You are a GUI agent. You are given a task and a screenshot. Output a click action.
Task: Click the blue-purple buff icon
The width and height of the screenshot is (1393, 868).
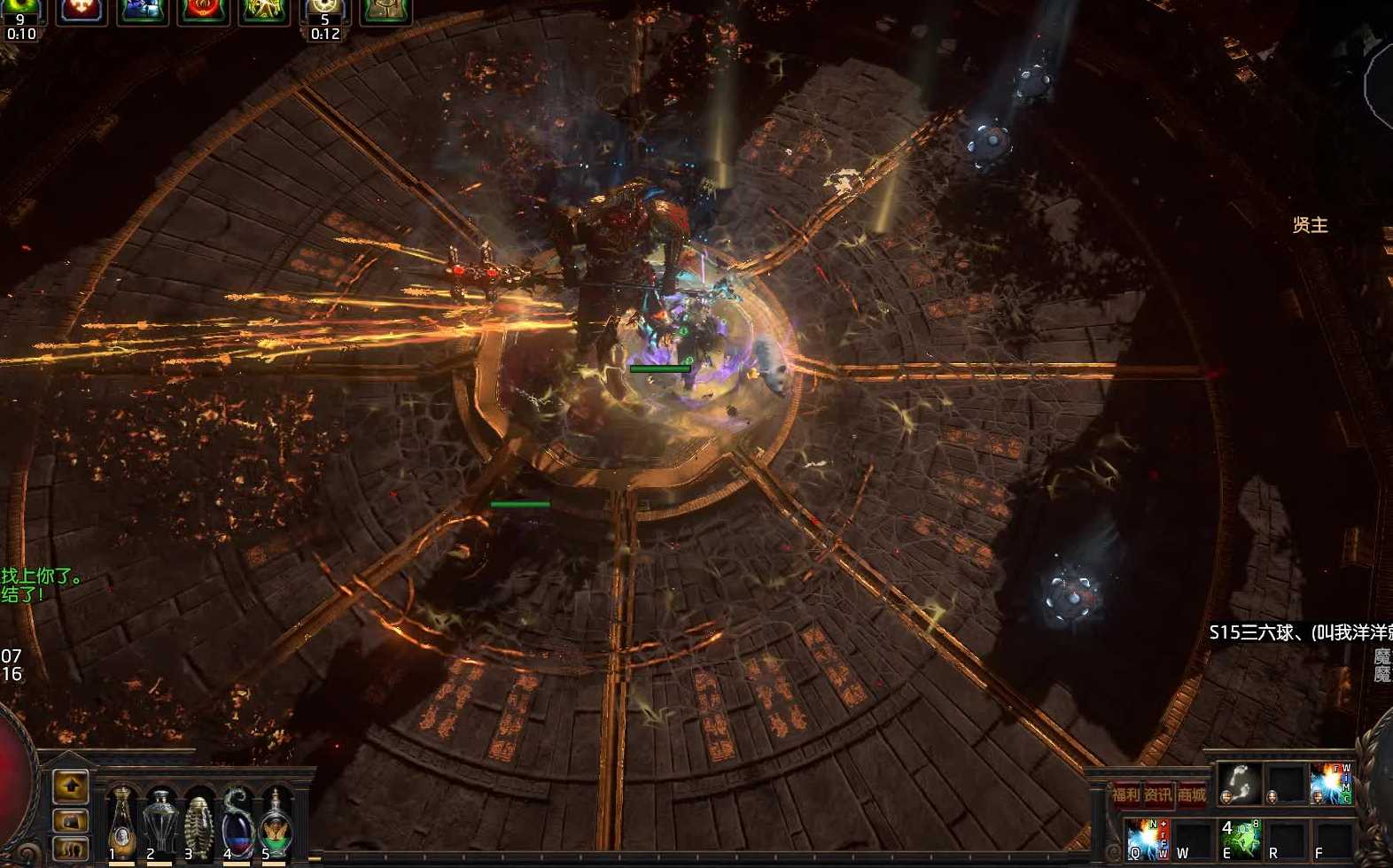[142, 11]
